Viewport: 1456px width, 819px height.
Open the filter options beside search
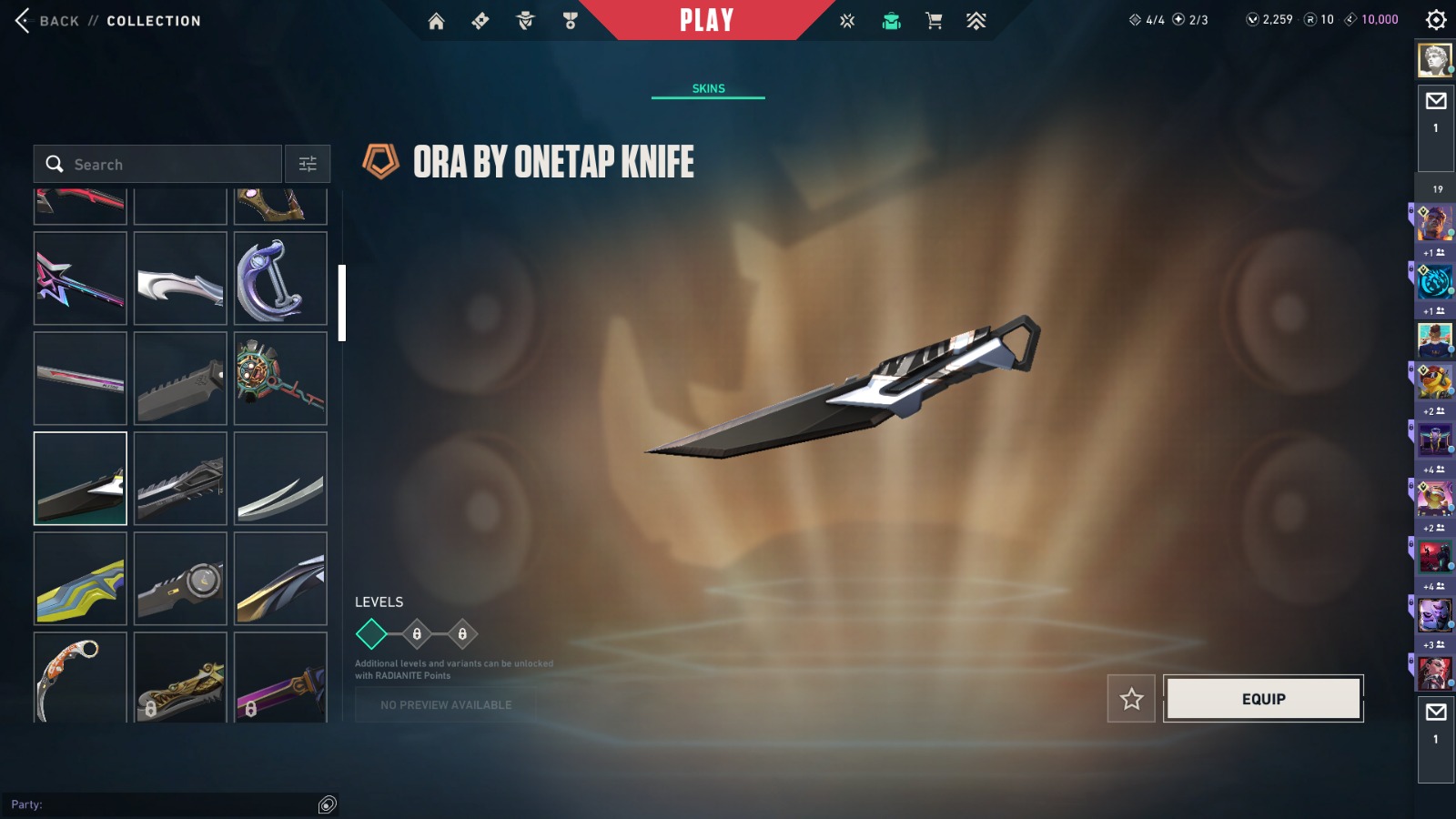pos(308,164)
